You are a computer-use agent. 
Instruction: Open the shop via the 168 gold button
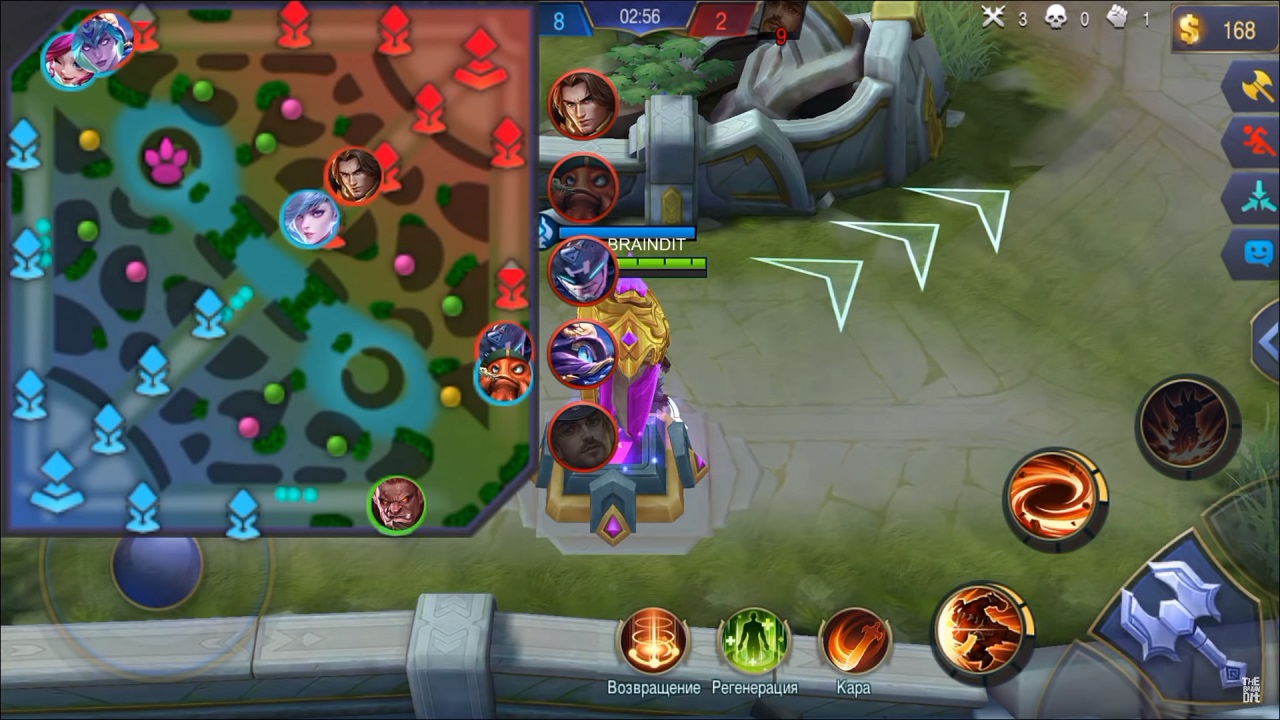[x=1225, y=30]
